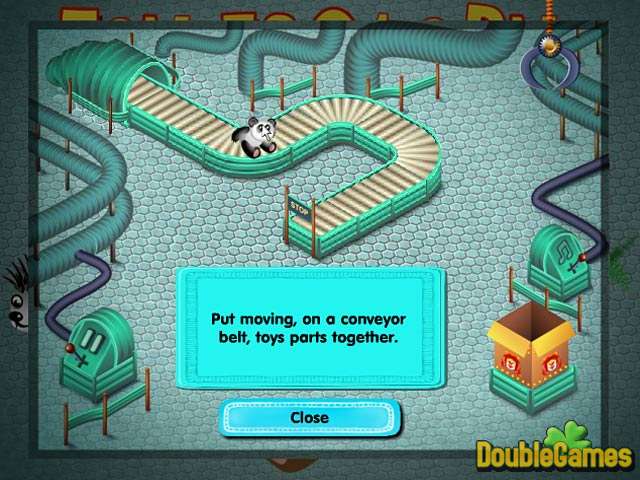Close the tutorial message box
The height and width of the screenshot is (480, 640).
pyautogui.click(x=309, y=417)
